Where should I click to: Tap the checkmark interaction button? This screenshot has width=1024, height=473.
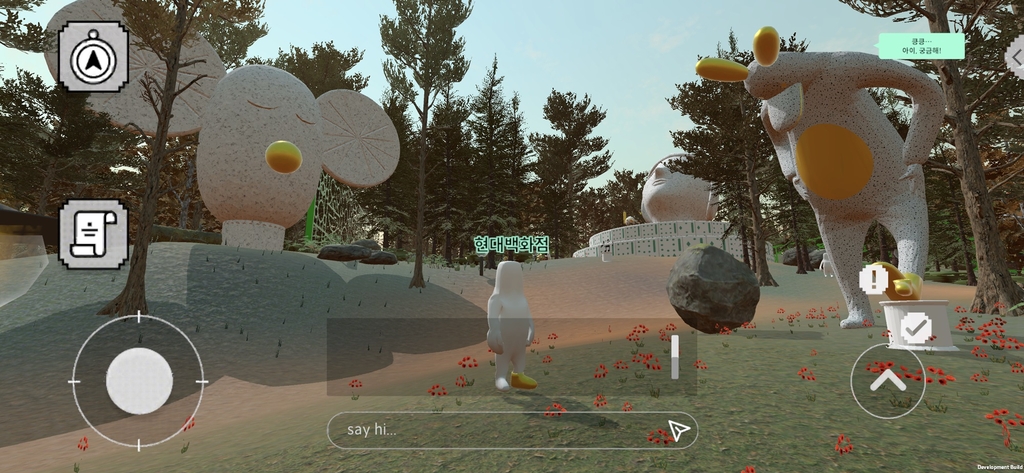[x=915, y=327]
